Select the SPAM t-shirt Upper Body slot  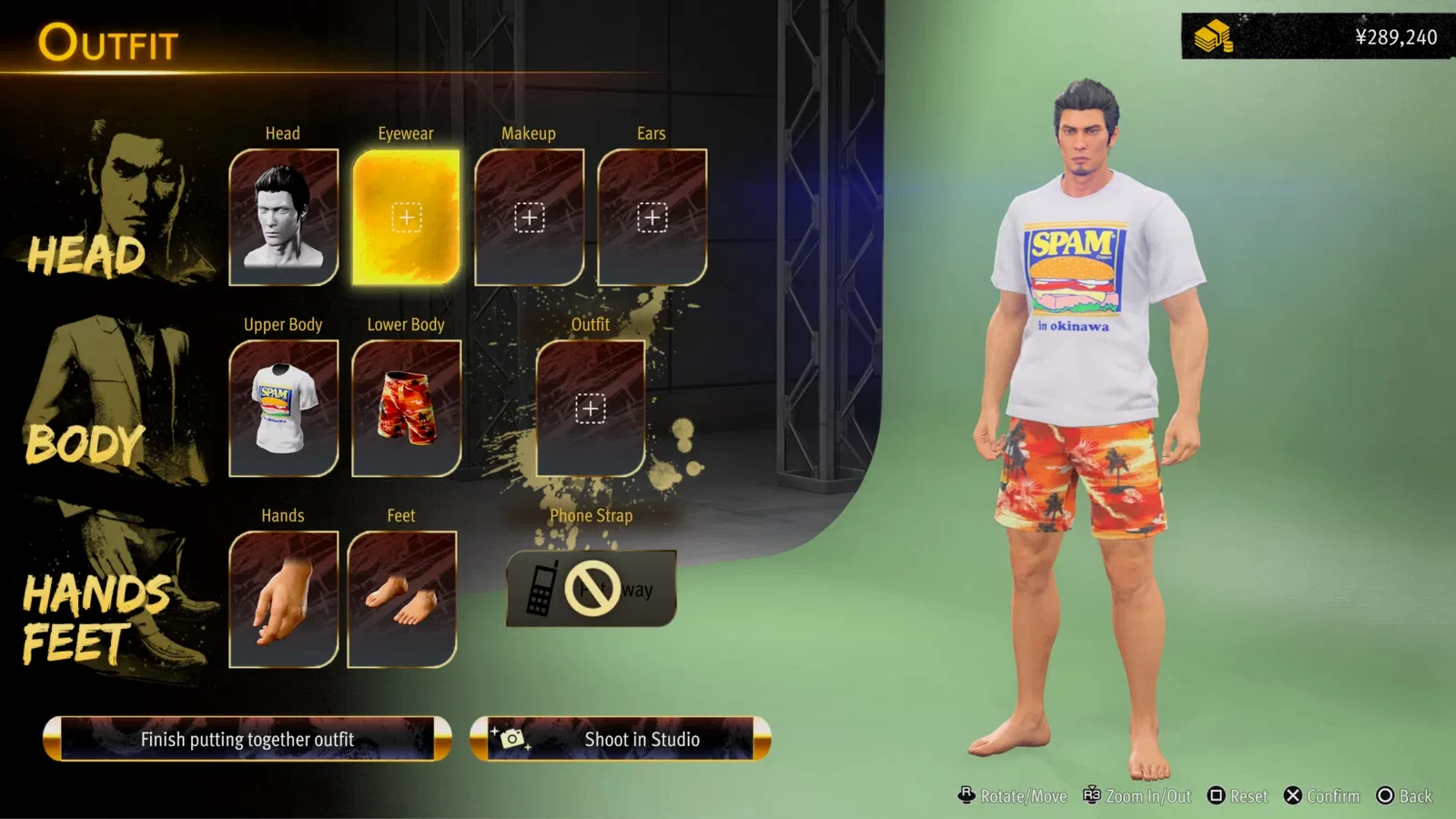point(283,409)
